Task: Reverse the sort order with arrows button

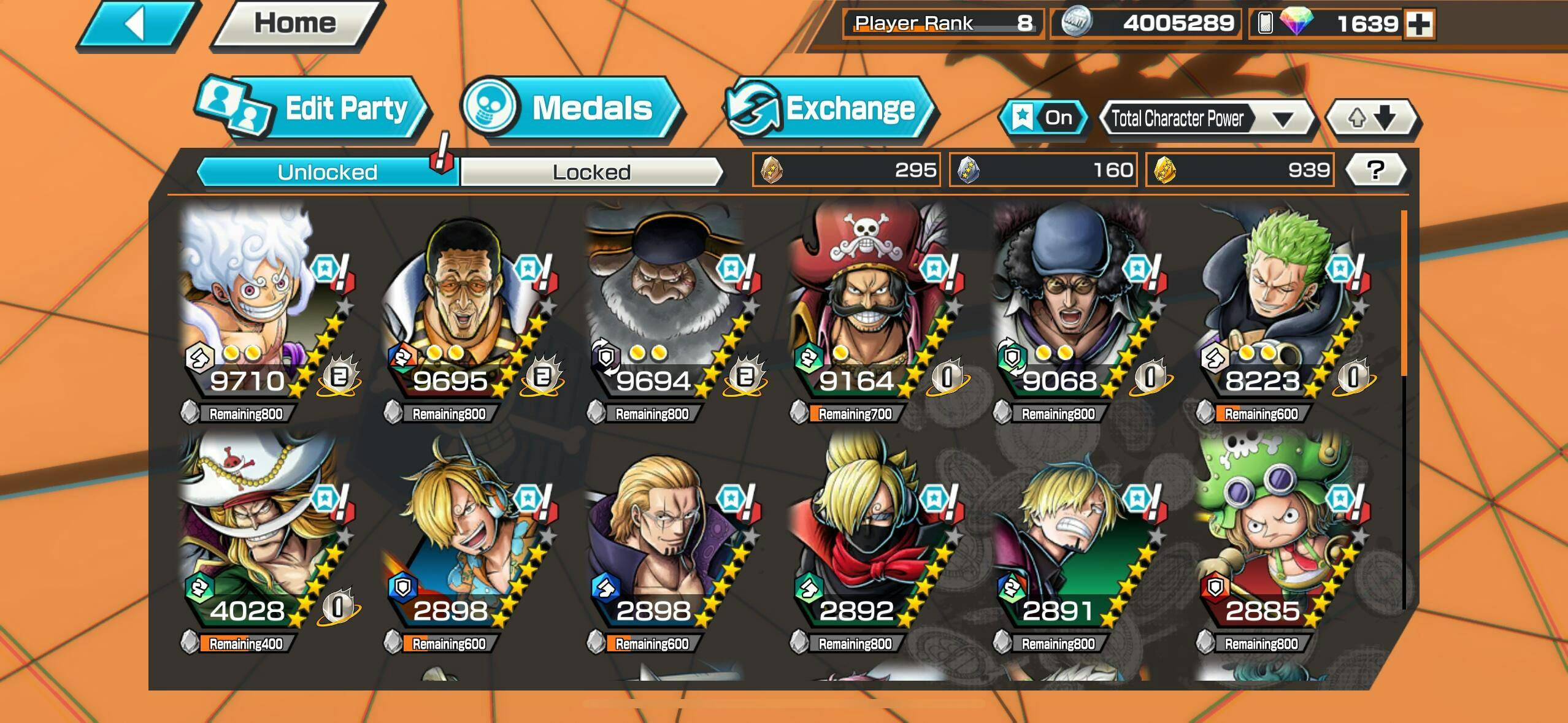Action: click(x=1372, y=118)
